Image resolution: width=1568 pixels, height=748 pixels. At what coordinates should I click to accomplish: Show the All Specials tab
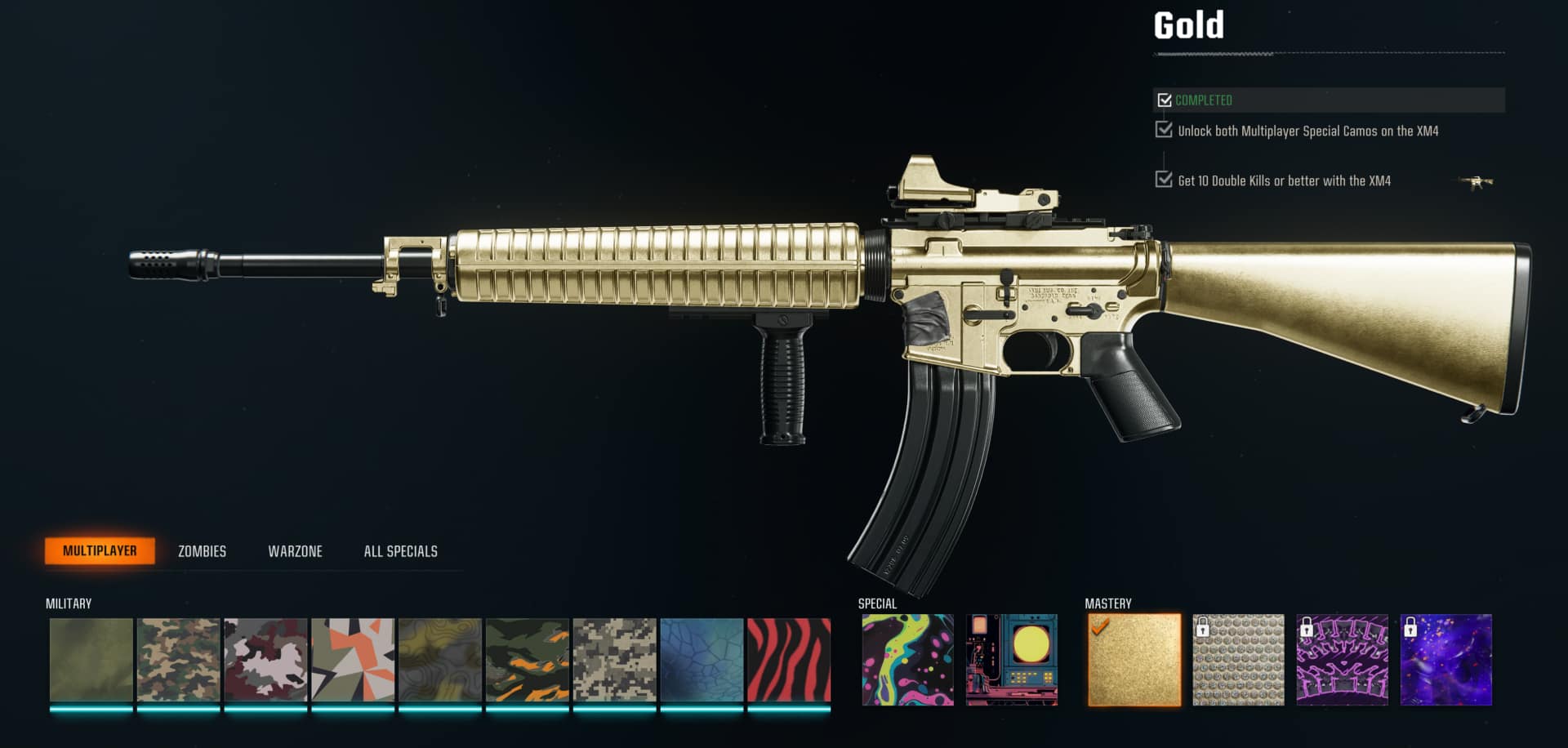[x=400, y=551]
